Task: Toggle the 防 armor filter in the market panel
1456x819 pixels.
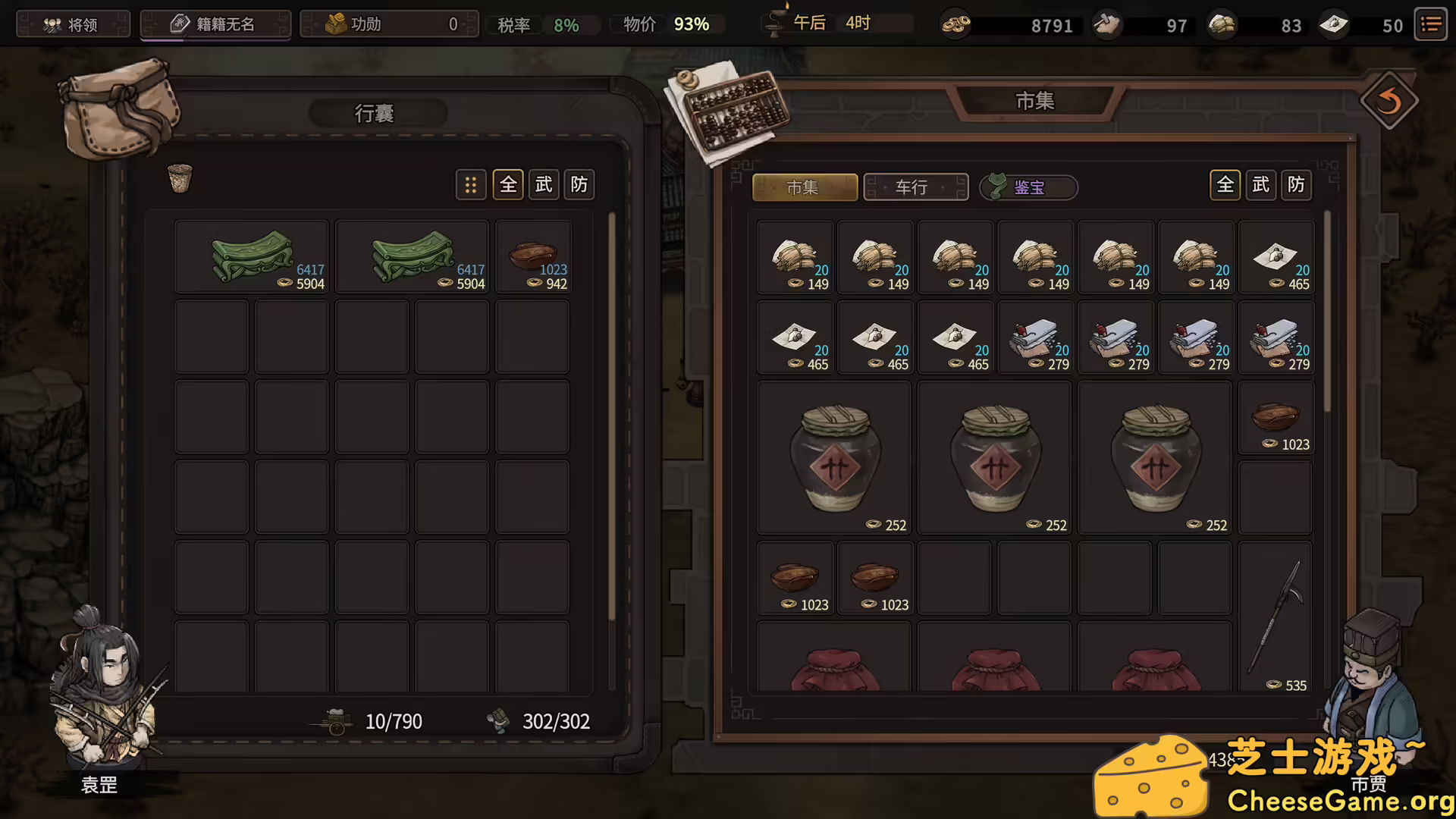Action: pos(1295,184)
